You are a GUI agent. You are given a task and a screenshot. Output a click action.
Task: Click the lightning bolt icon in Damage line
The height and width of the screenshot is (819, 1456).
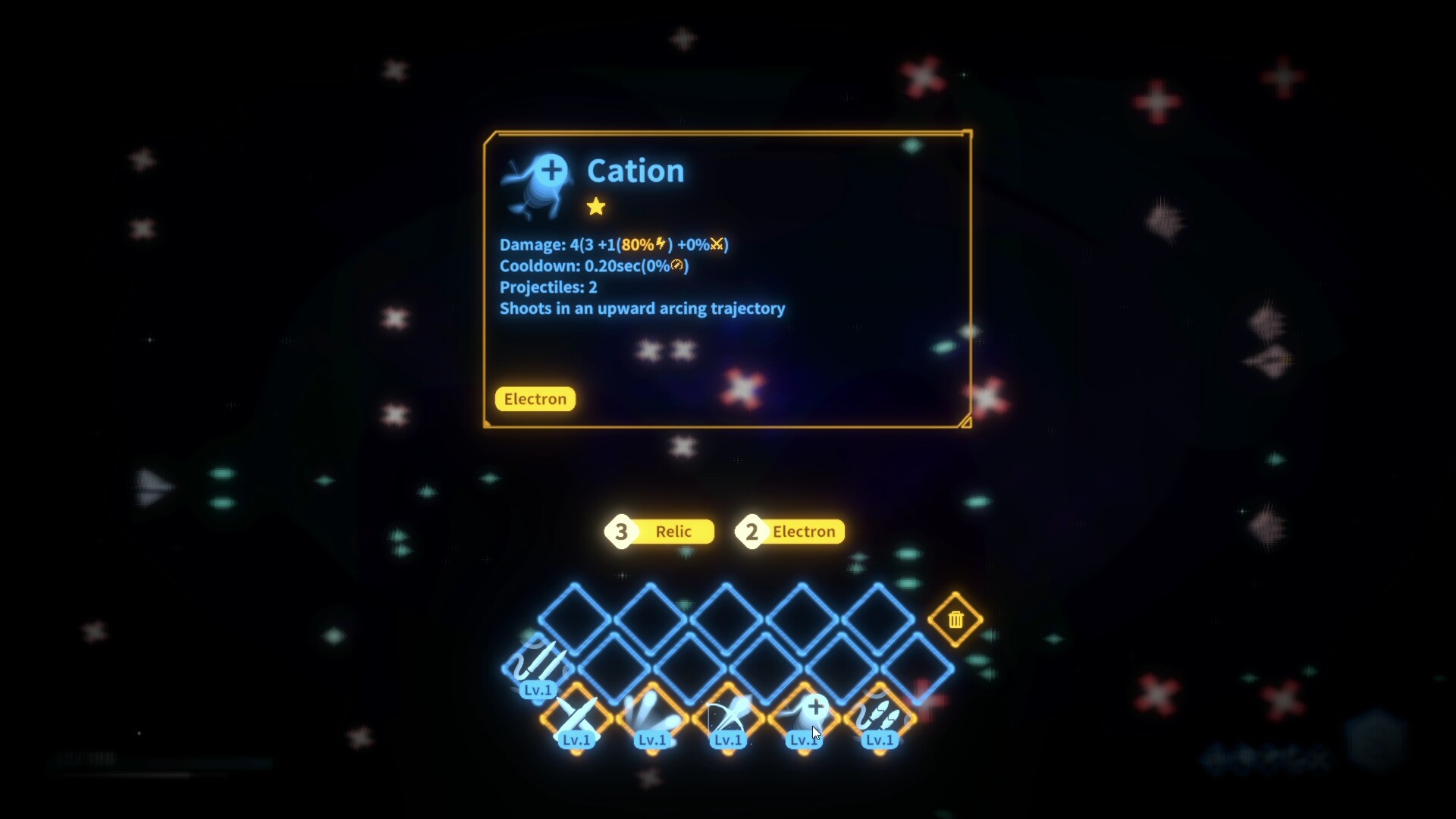tap(659, 243)
